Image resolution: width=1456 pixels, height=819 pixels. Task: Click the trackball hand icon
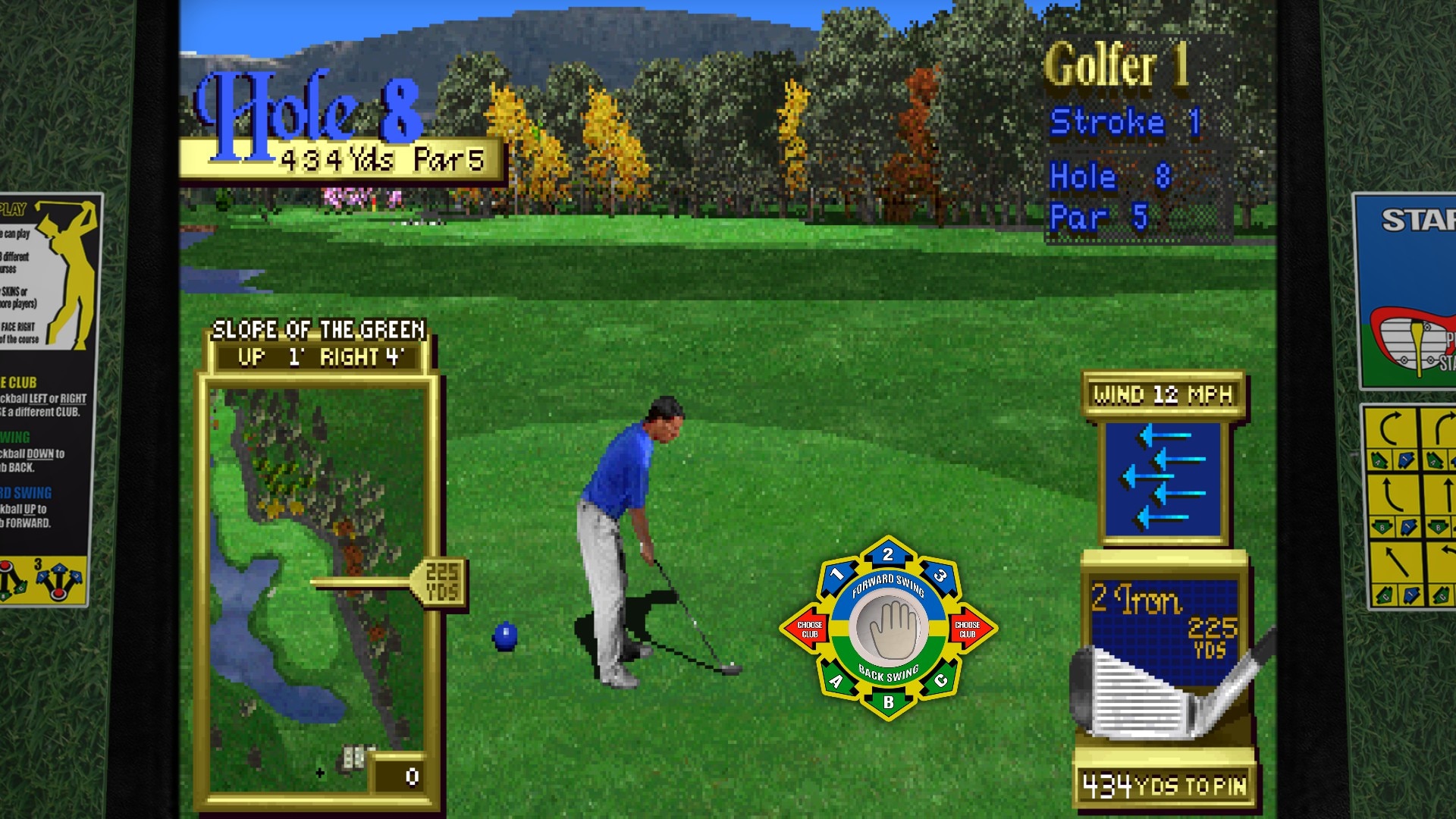pyautogui.click(x=888, y=628)
